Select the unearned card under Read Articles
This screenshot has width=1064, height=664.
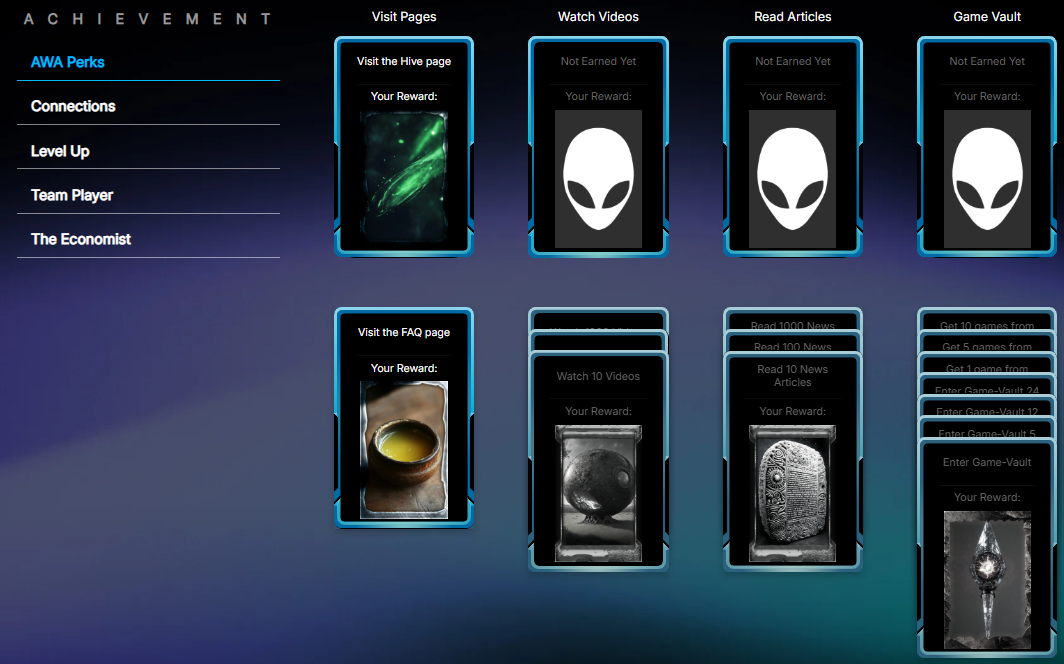[792, 146]
